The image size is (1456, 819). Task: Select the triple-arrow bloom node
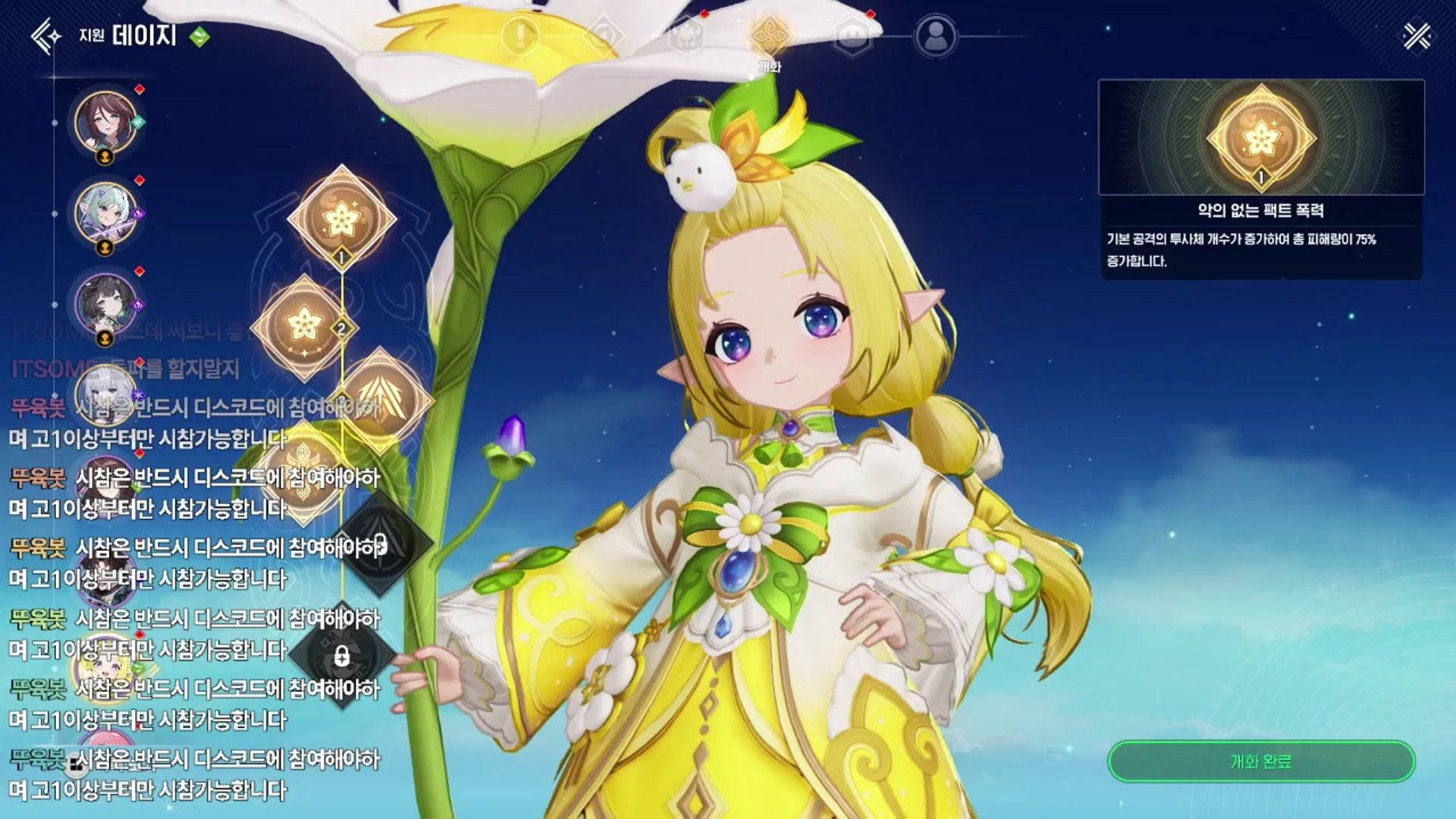click(x=381, y=399)
